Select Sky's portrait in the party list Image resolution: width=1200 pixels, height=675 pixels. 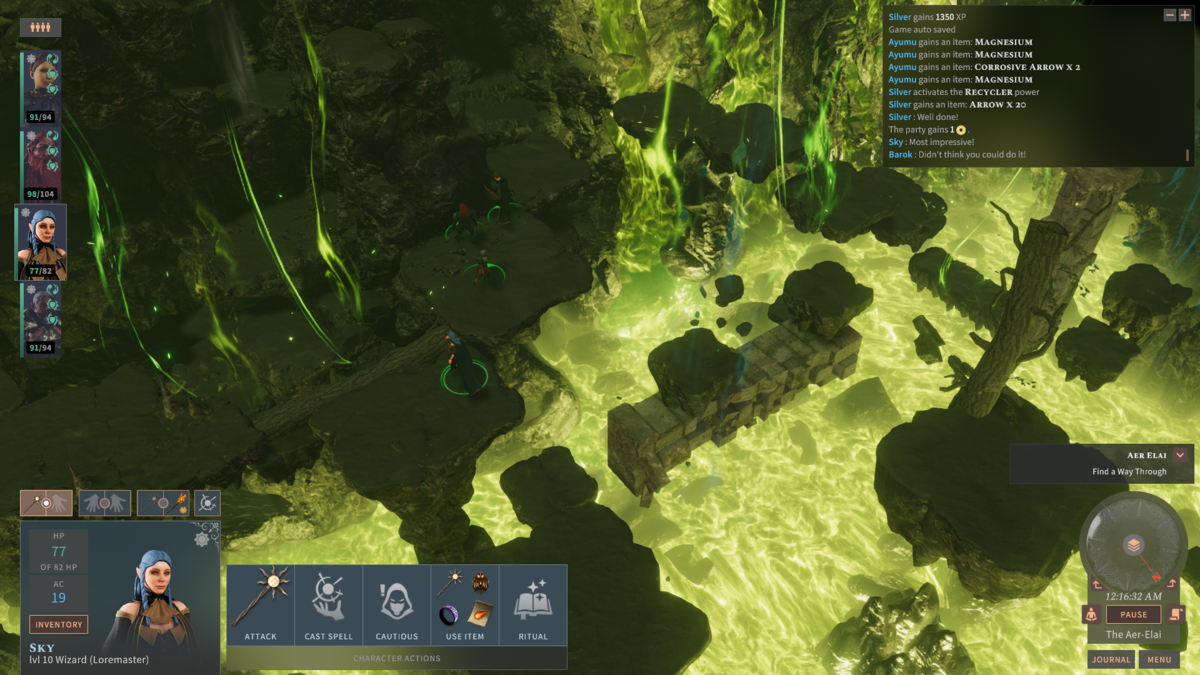coord(41,242)
